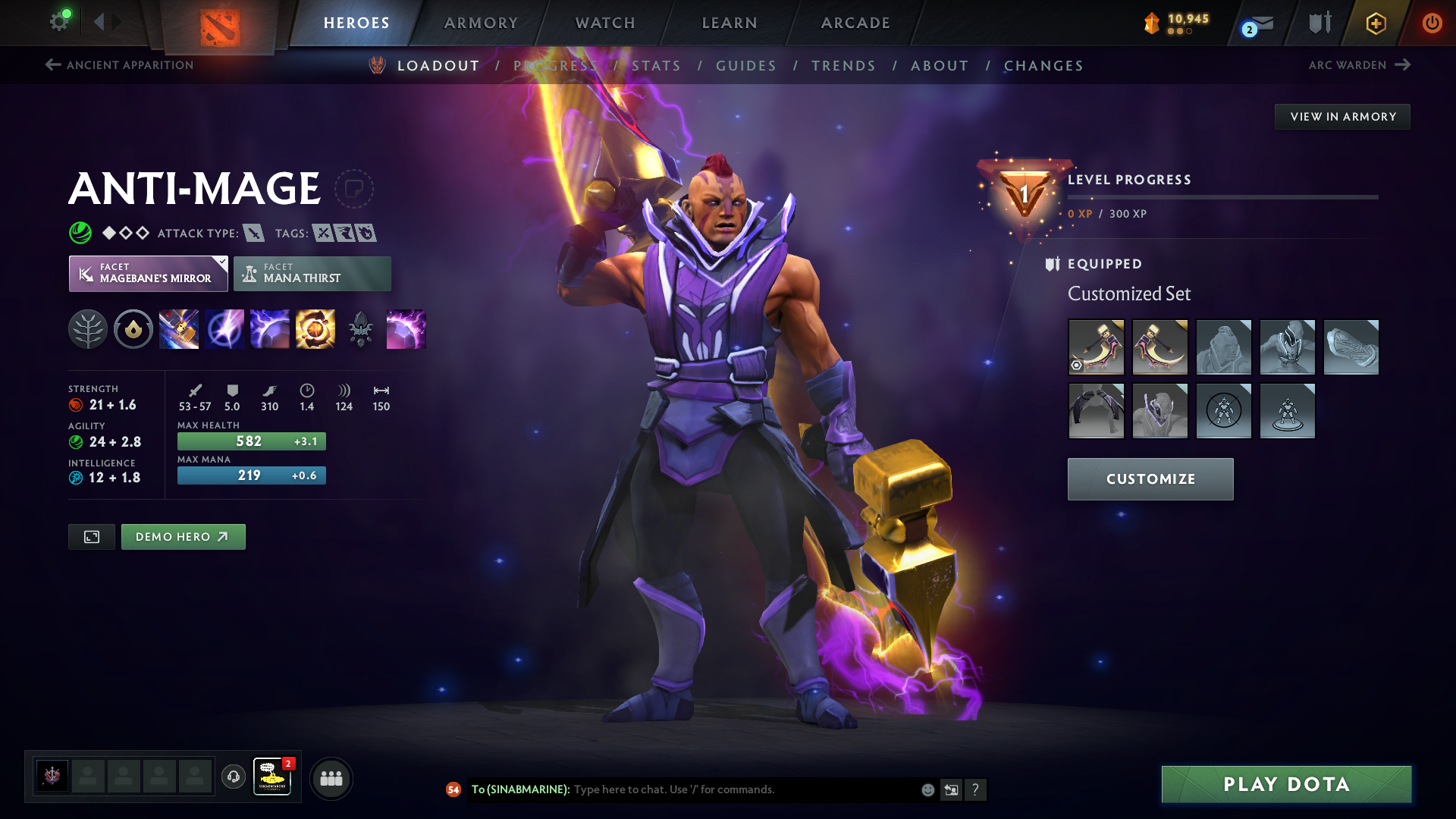Click the red power quit button
This screenshot has height=819, width=1456.
[x=1432, y=23]
